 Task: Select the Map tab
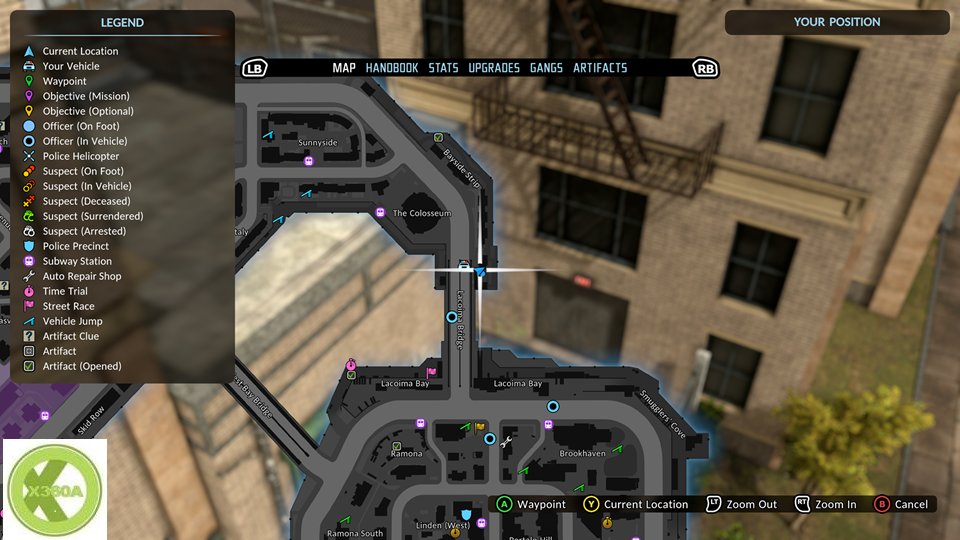(x=344, y=68)
